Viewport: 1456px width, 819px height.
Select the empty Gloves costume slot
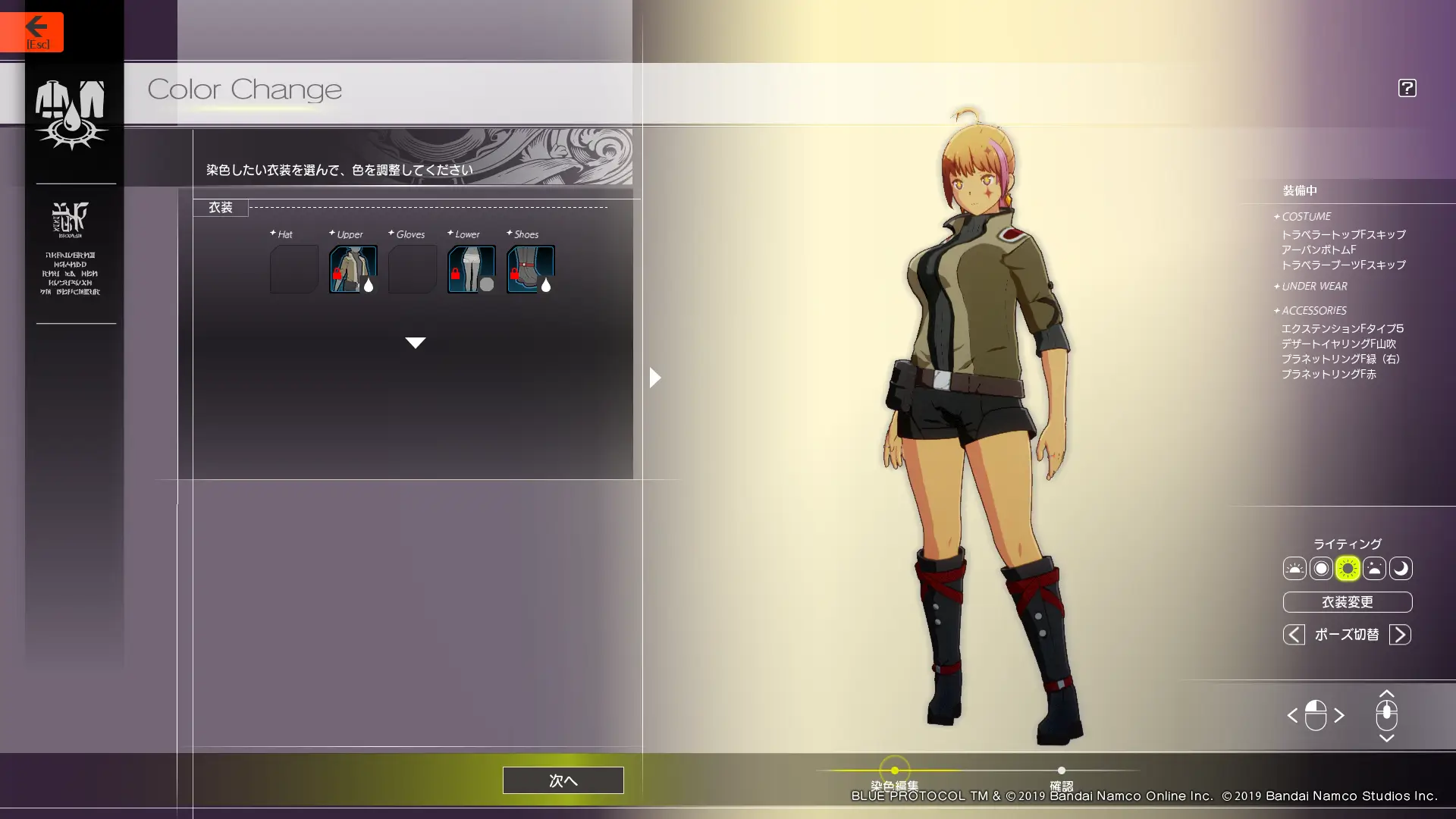[x=412, y=269]
